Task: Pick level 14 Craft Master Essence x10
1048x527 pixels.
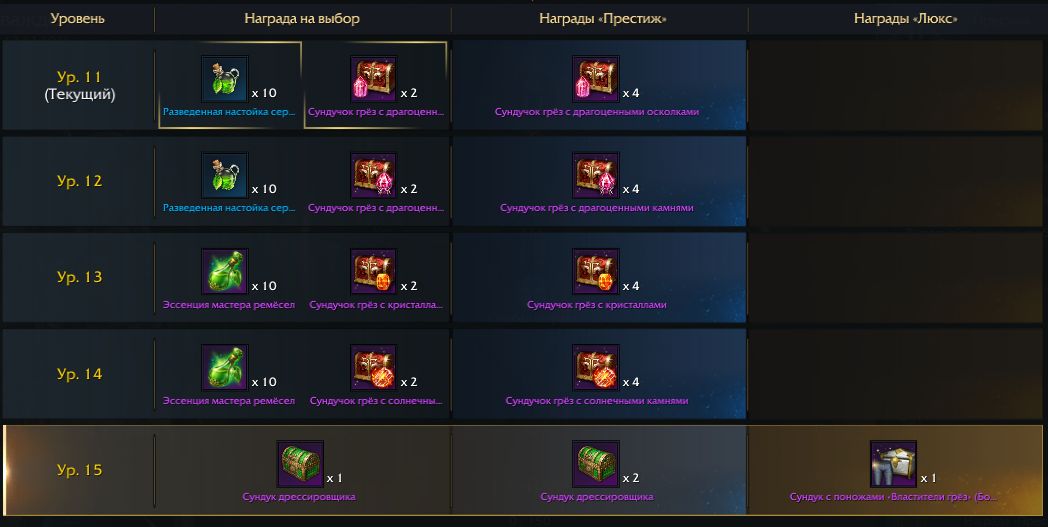Action: click(x=225, y=368)
